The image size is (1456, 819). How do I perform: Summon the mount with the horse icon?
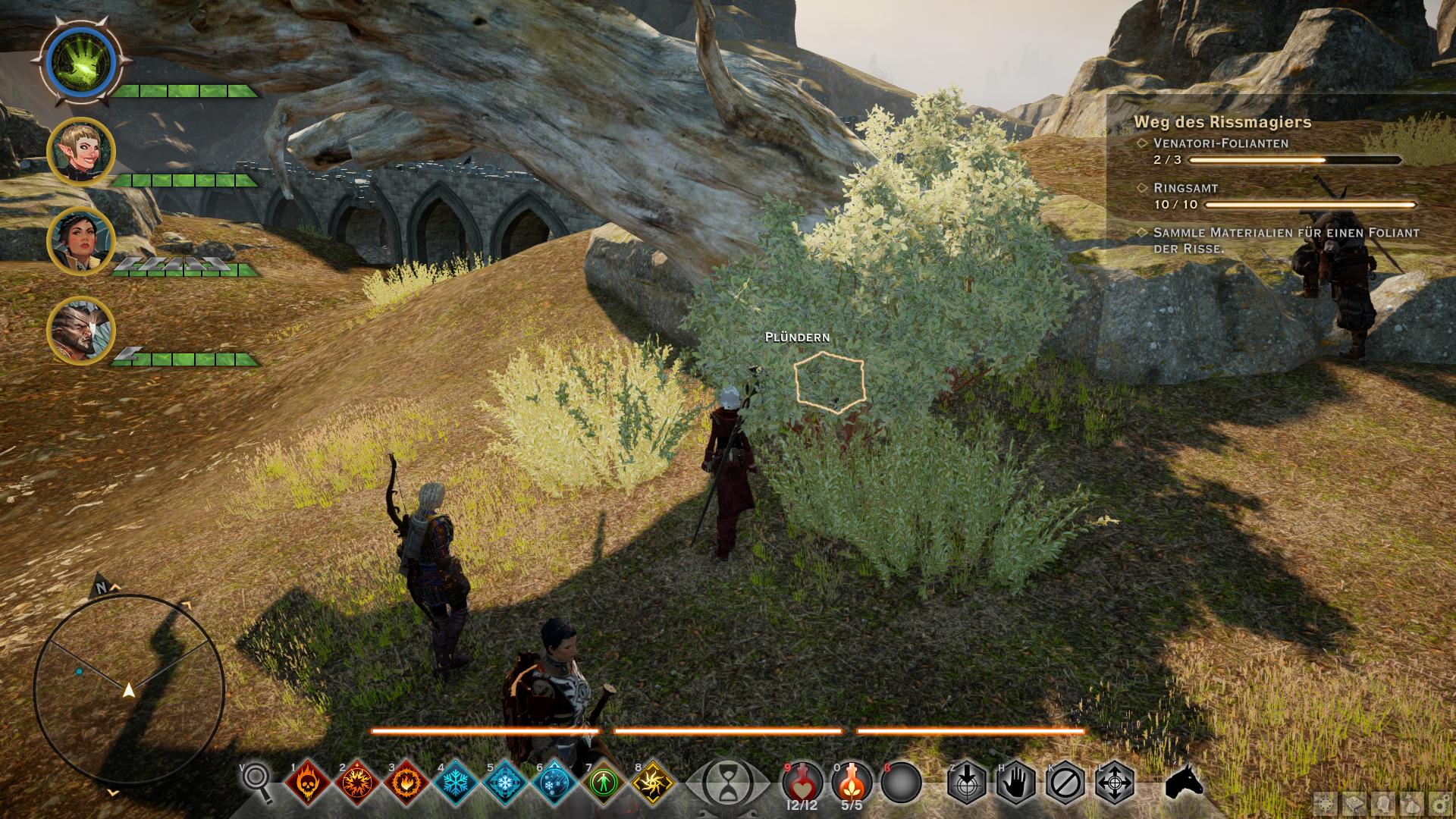point(1185,782)
